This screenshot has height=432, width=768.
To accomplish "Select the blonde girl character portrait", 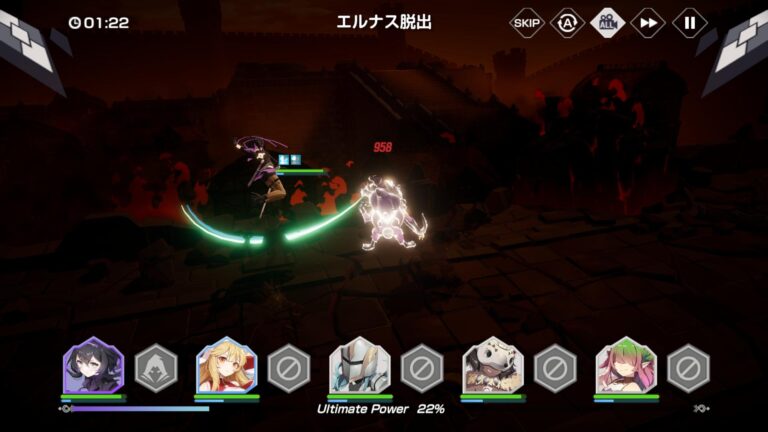I will click(x=226, y=367).
